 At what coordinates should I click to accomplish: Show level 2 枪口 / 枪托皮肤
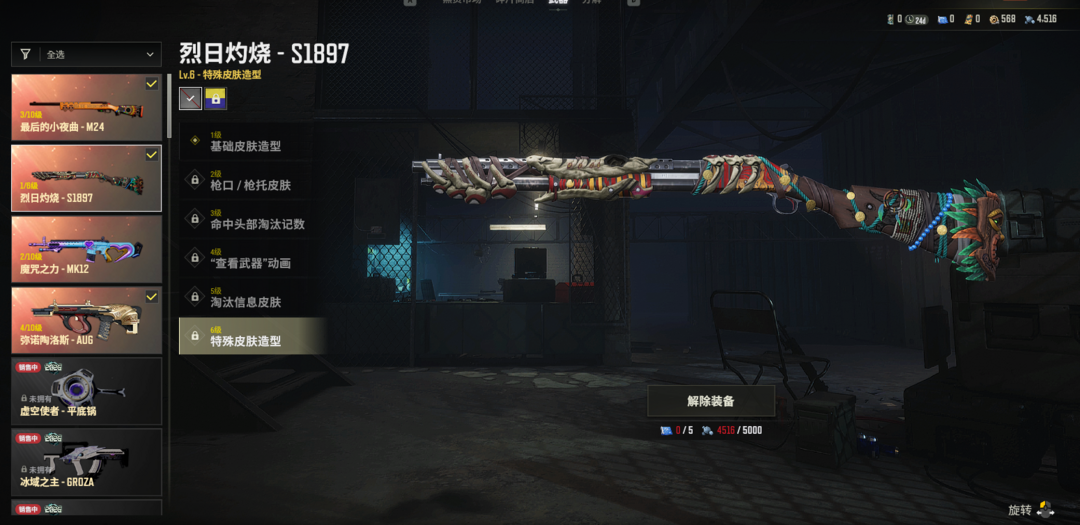point(252,180)
